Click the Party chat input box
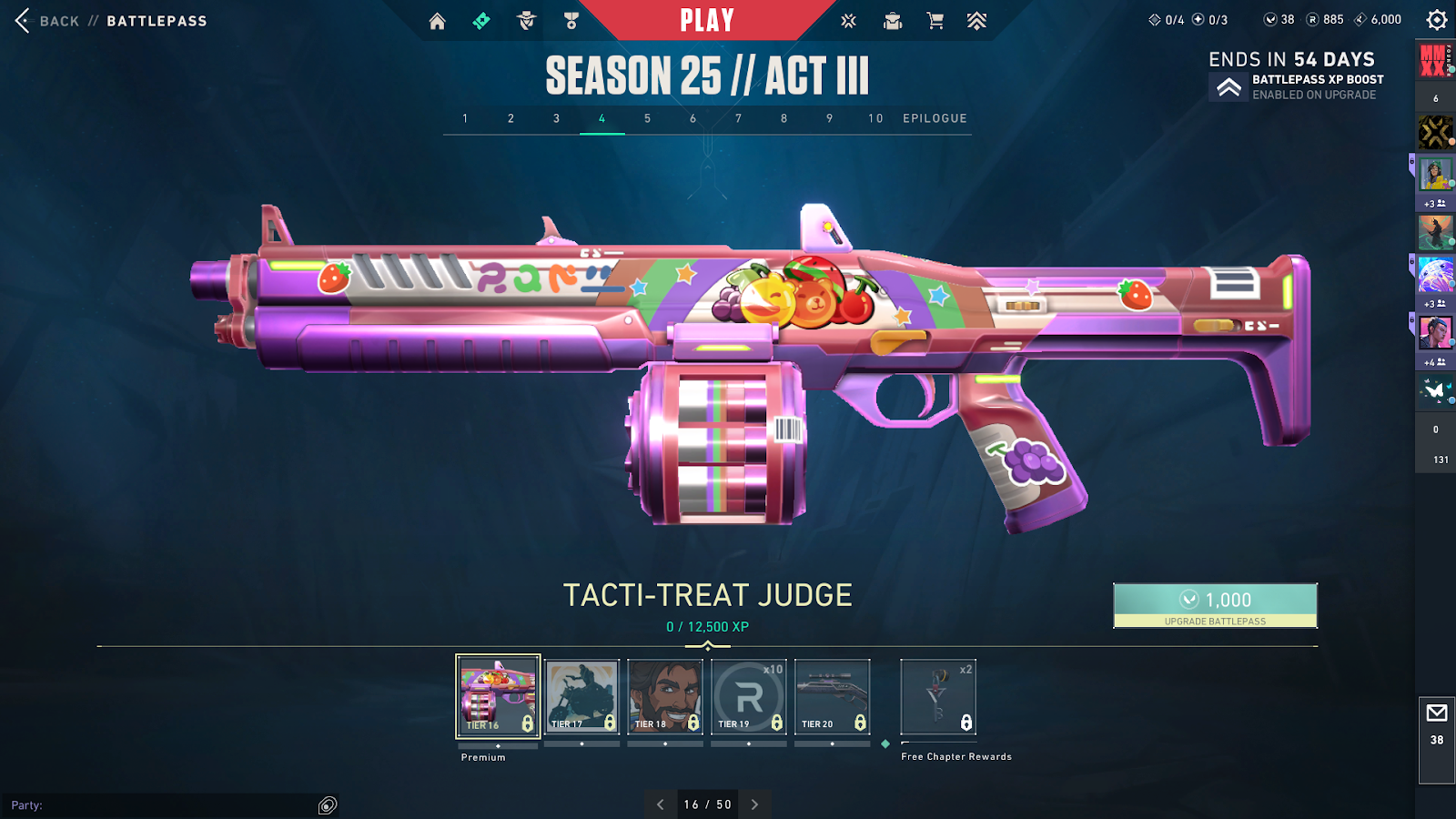The height and width of the screenshot is (819, 1456). [x=164, y=805]
